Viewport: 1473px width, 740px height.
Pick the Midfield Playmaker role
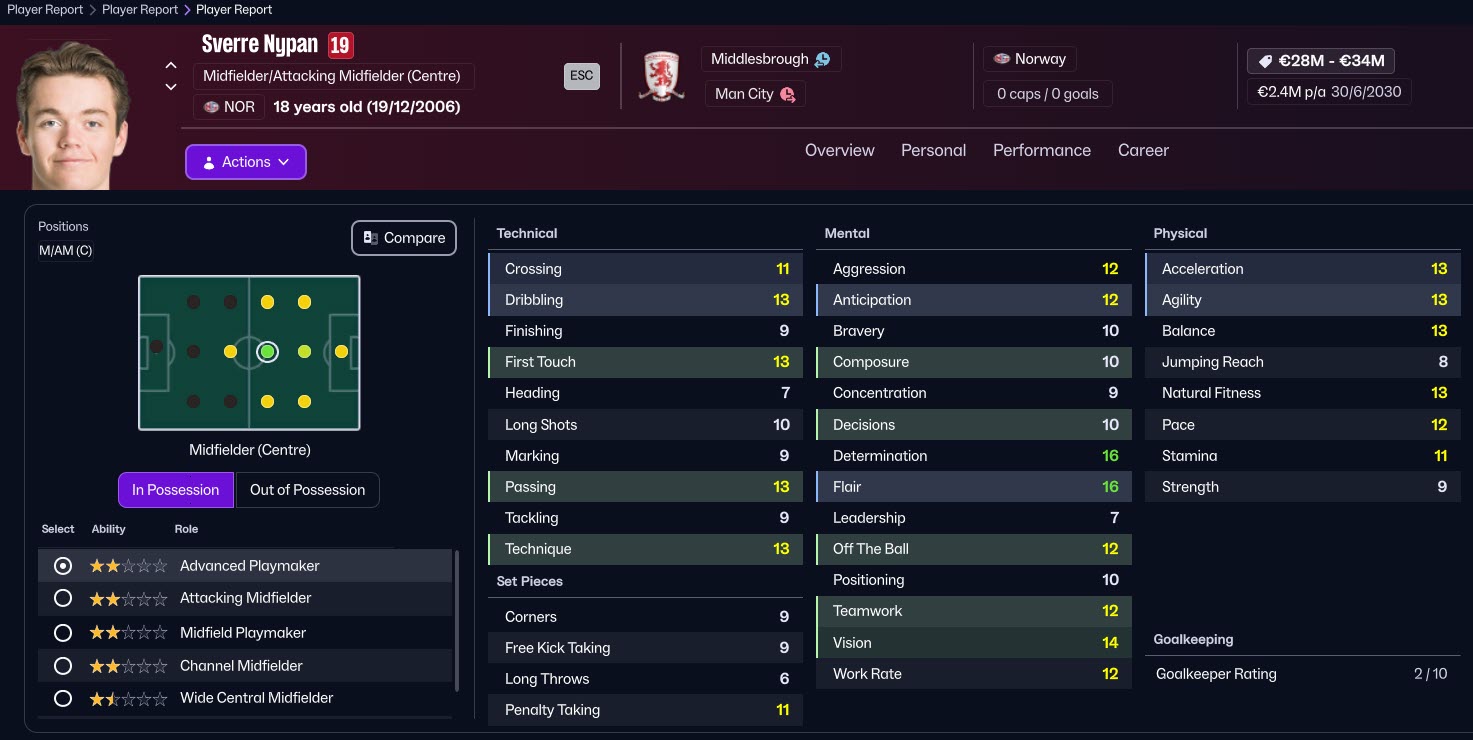click(63, 633)
